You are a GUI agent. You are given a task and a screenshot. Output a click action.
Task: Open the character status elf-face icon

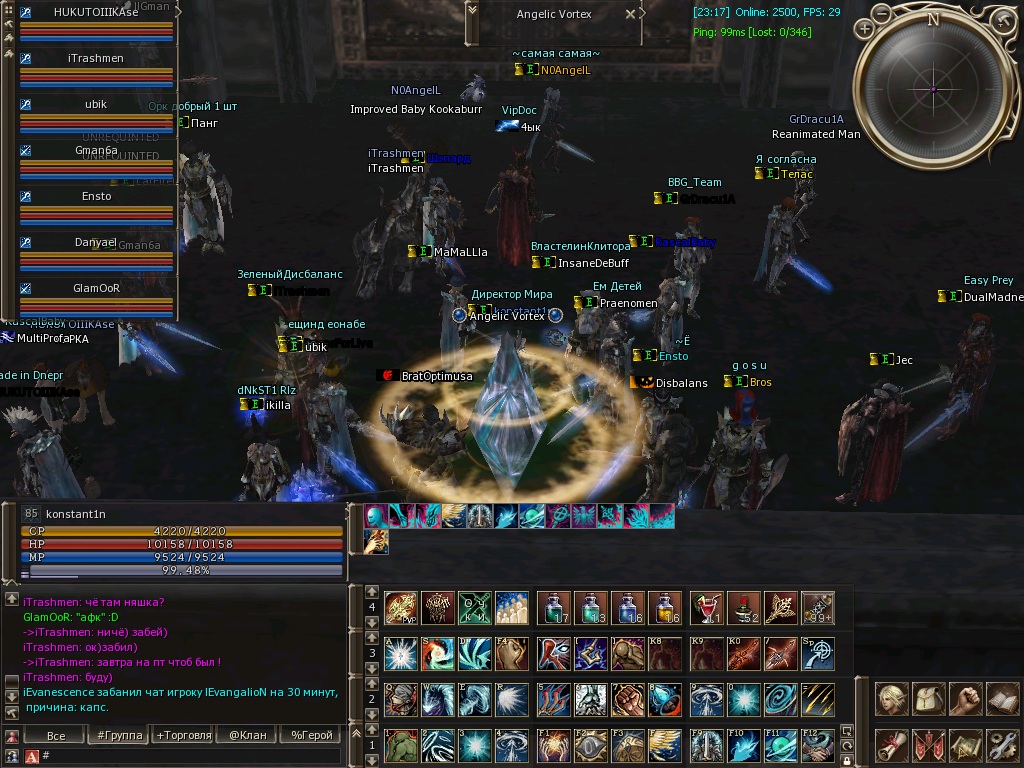pos(892,699)
